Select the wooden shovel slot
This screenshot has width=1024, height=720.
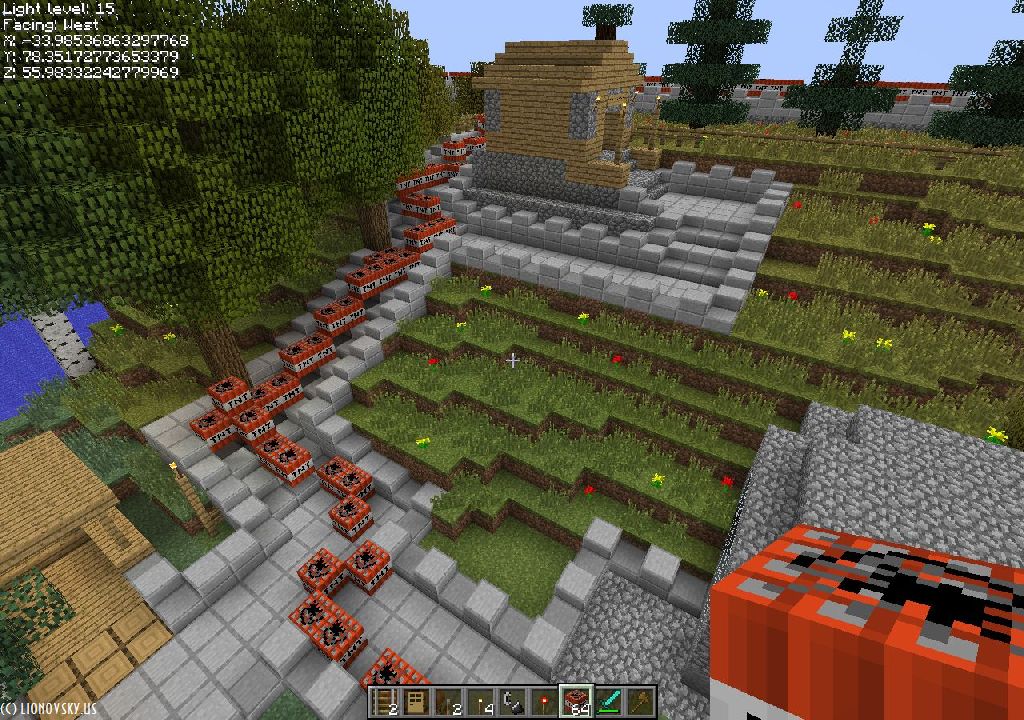coord(639,702)
